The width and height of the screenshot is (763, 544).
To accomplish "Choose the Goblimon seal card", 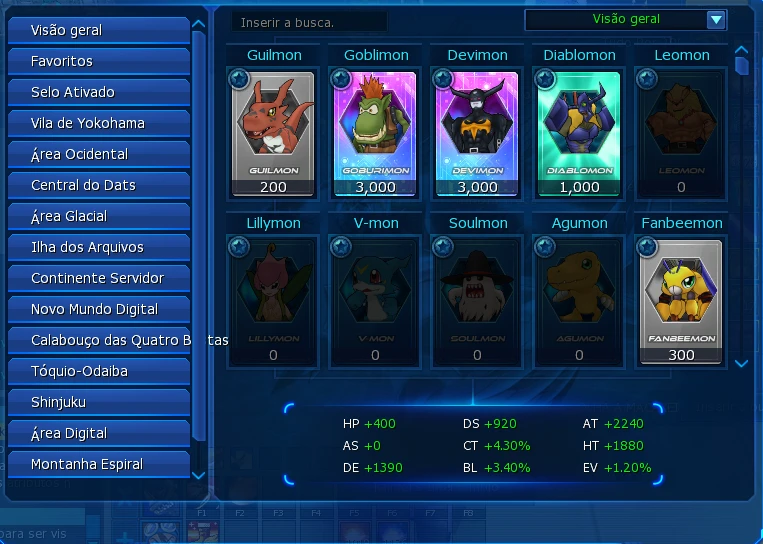I will [x=375, y=132].
